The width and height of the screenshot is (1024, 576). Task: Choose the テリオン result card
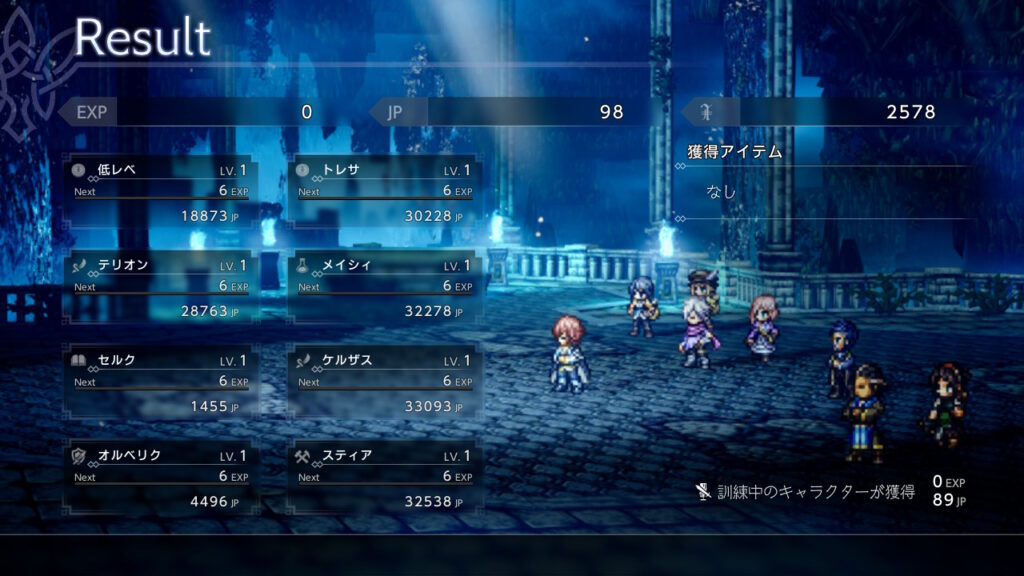[160, 287]
